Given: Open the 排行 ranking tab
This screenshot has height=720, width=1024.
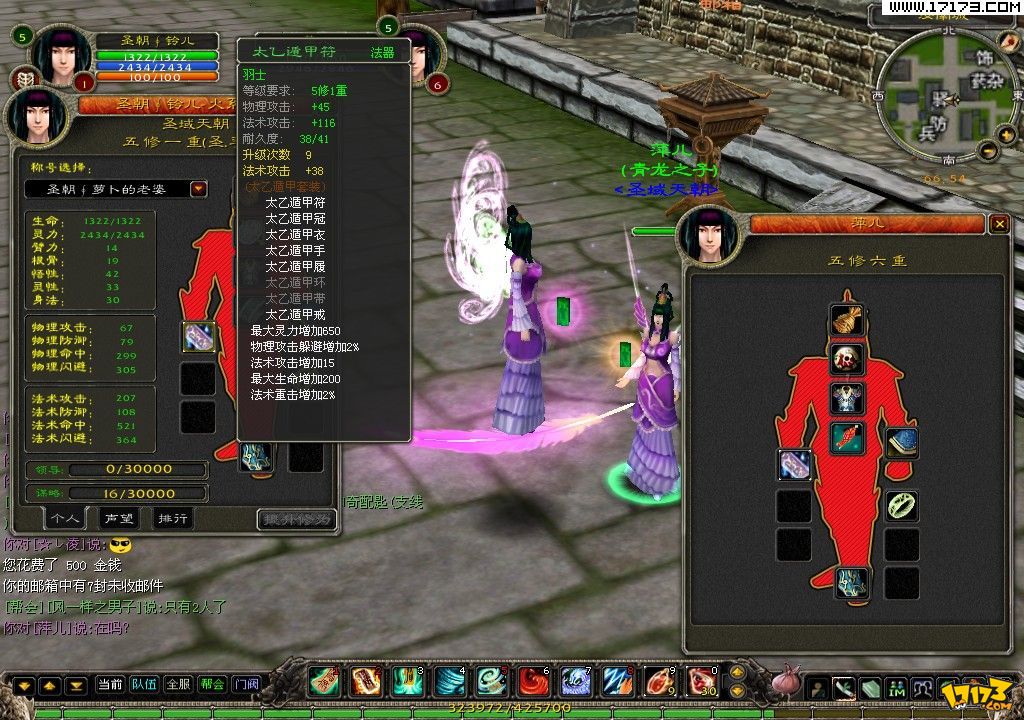Looking at the screenshot, I should point(172,518).
